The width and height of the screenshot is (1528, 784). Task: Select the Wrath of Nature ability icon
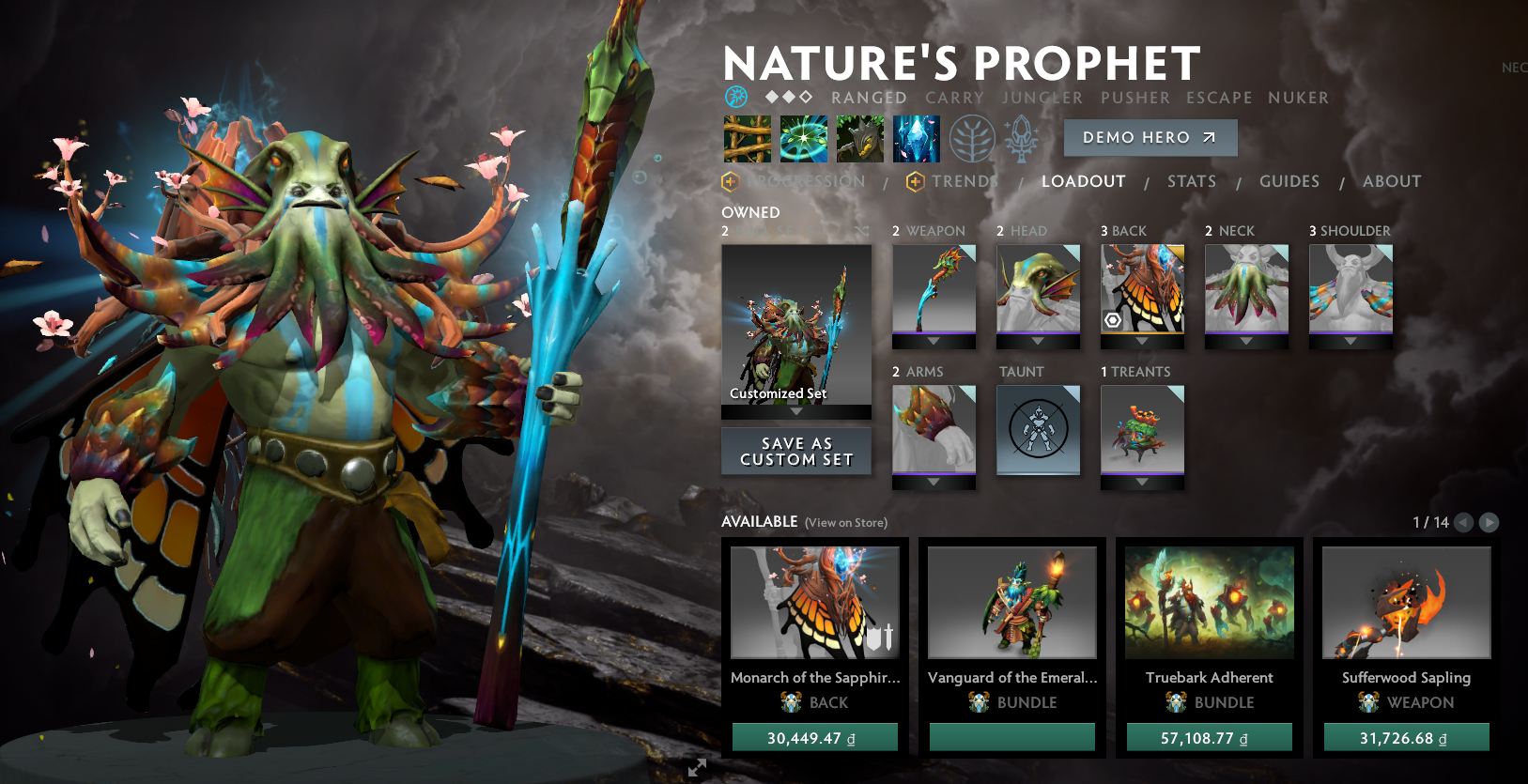[916, 137]
